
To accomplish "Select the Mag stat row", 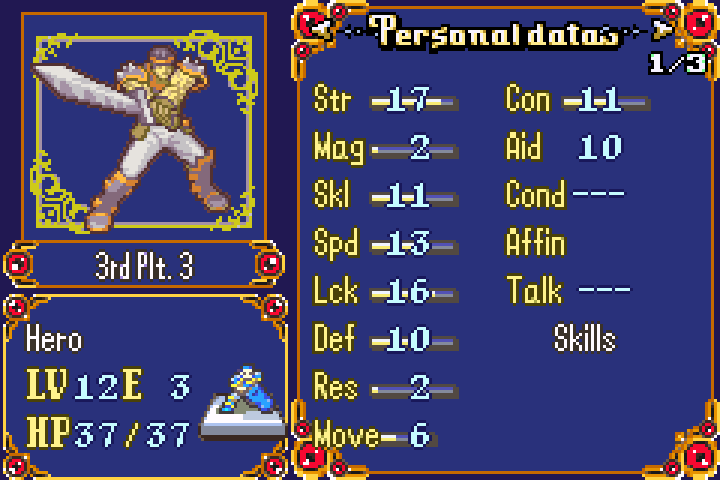I will point(384,148).
